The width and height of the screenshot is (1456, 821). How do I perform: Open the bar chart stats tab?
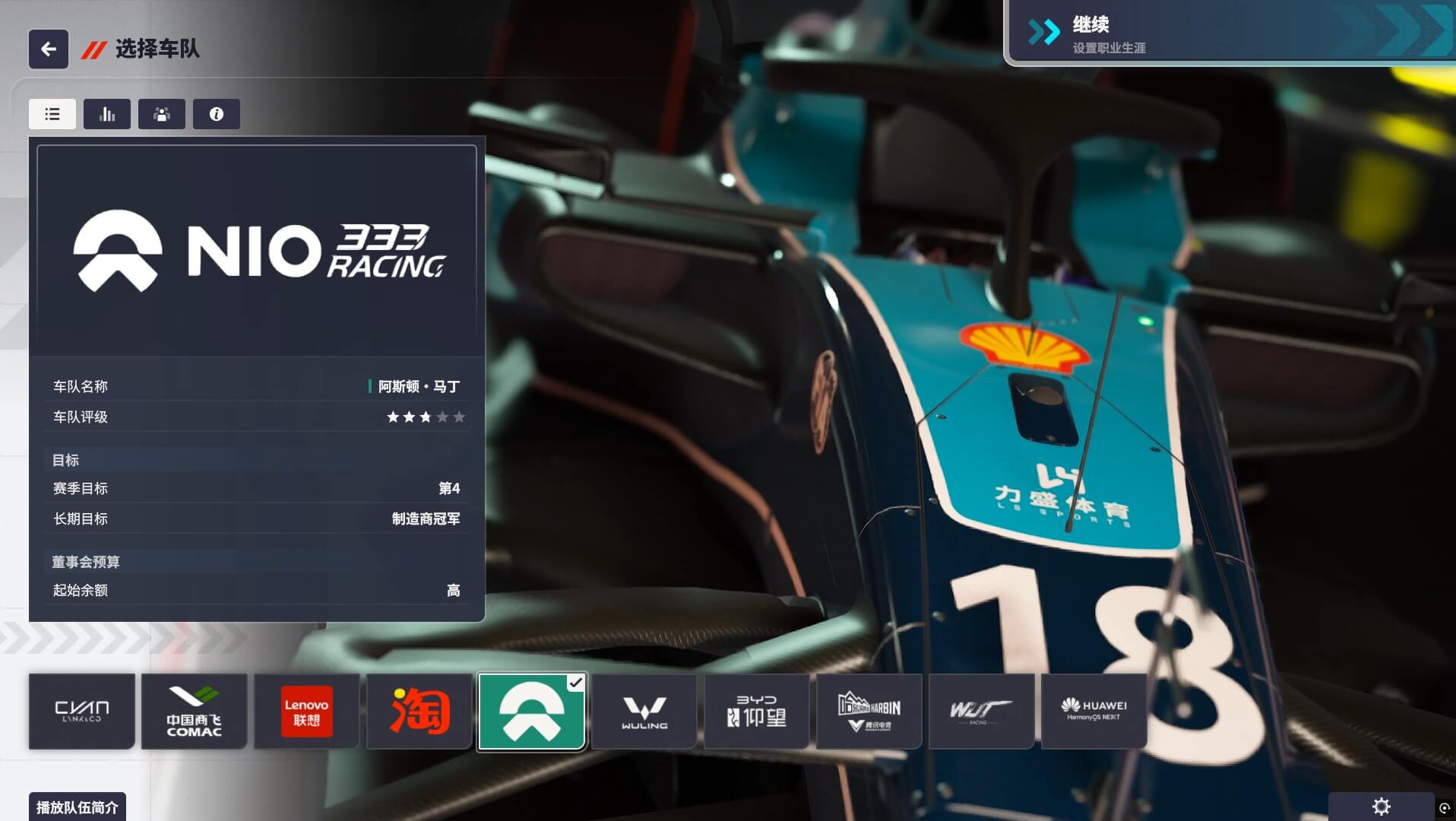[107, 114]
